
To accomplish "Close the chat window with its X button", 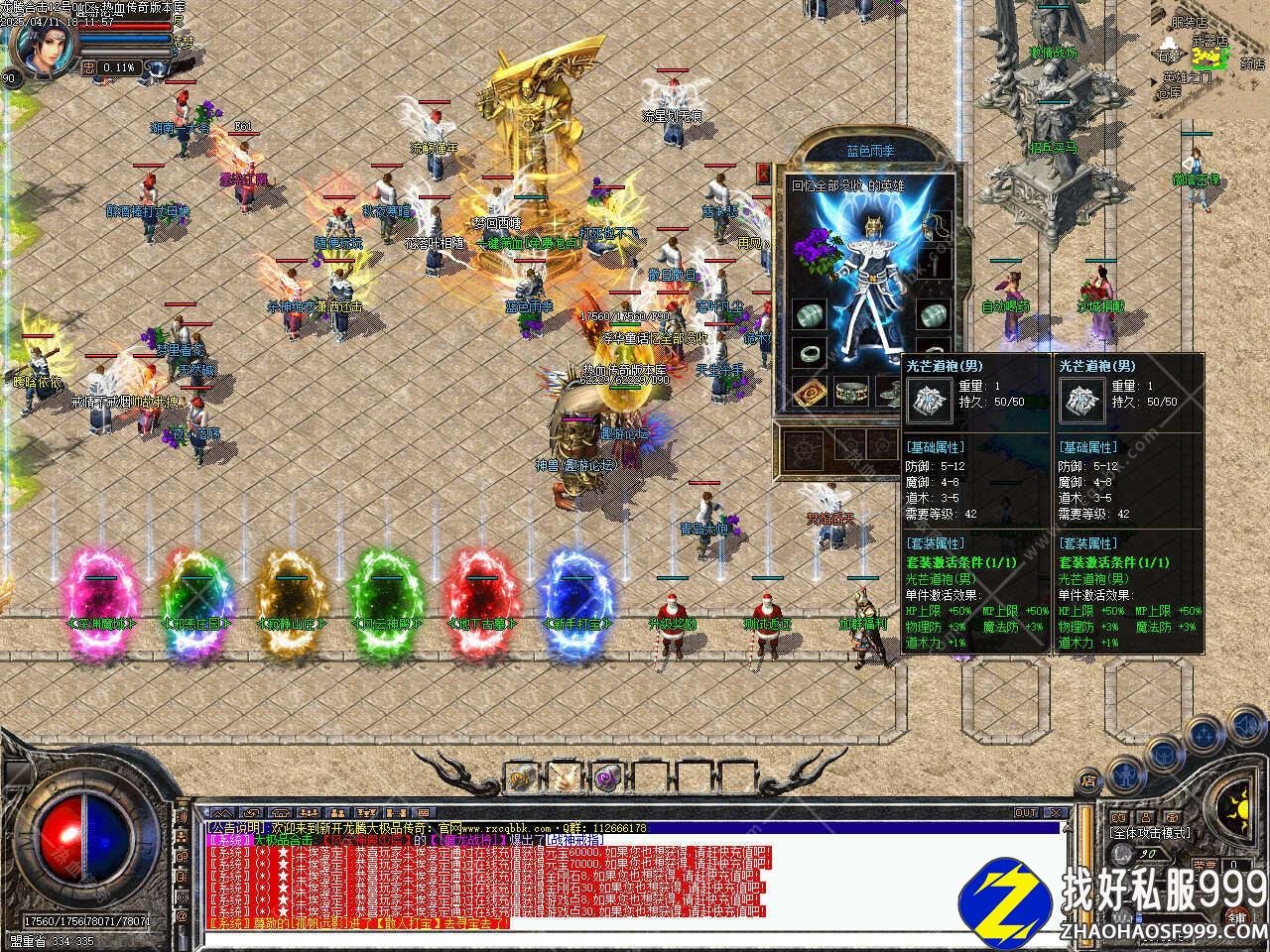I will 1058,812.
